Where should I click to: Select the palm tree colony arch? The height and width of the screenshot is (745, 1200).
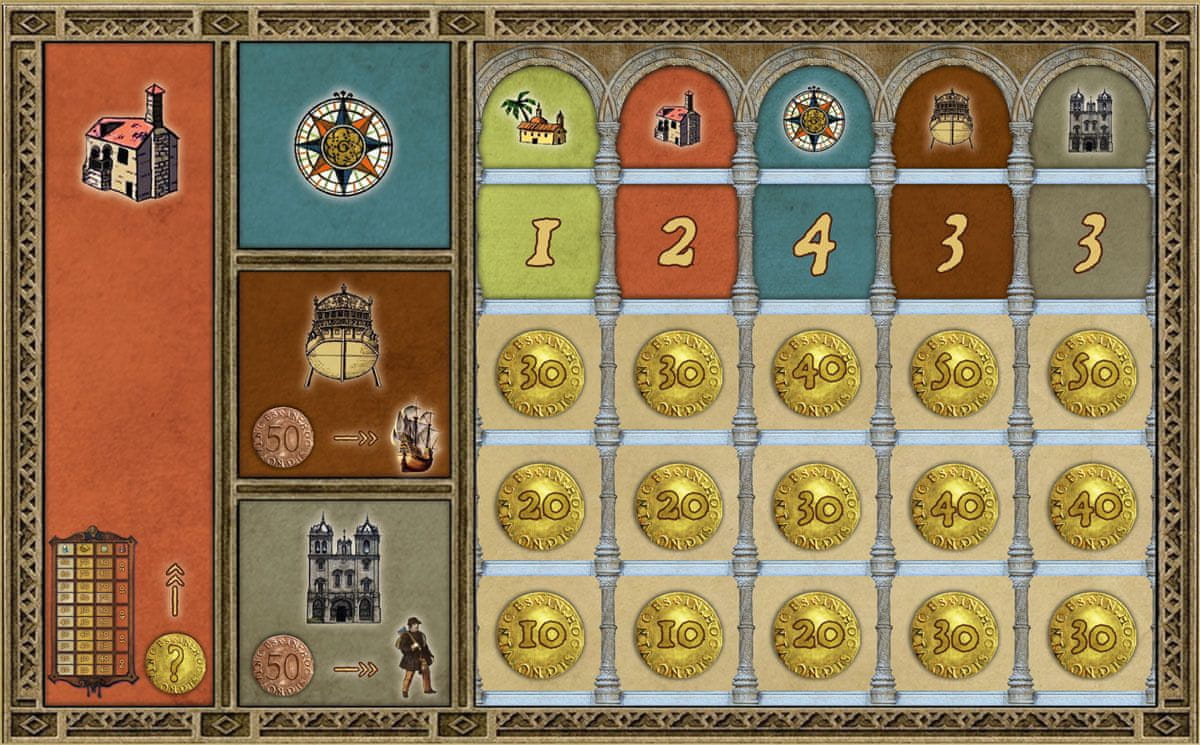(541, 120)
